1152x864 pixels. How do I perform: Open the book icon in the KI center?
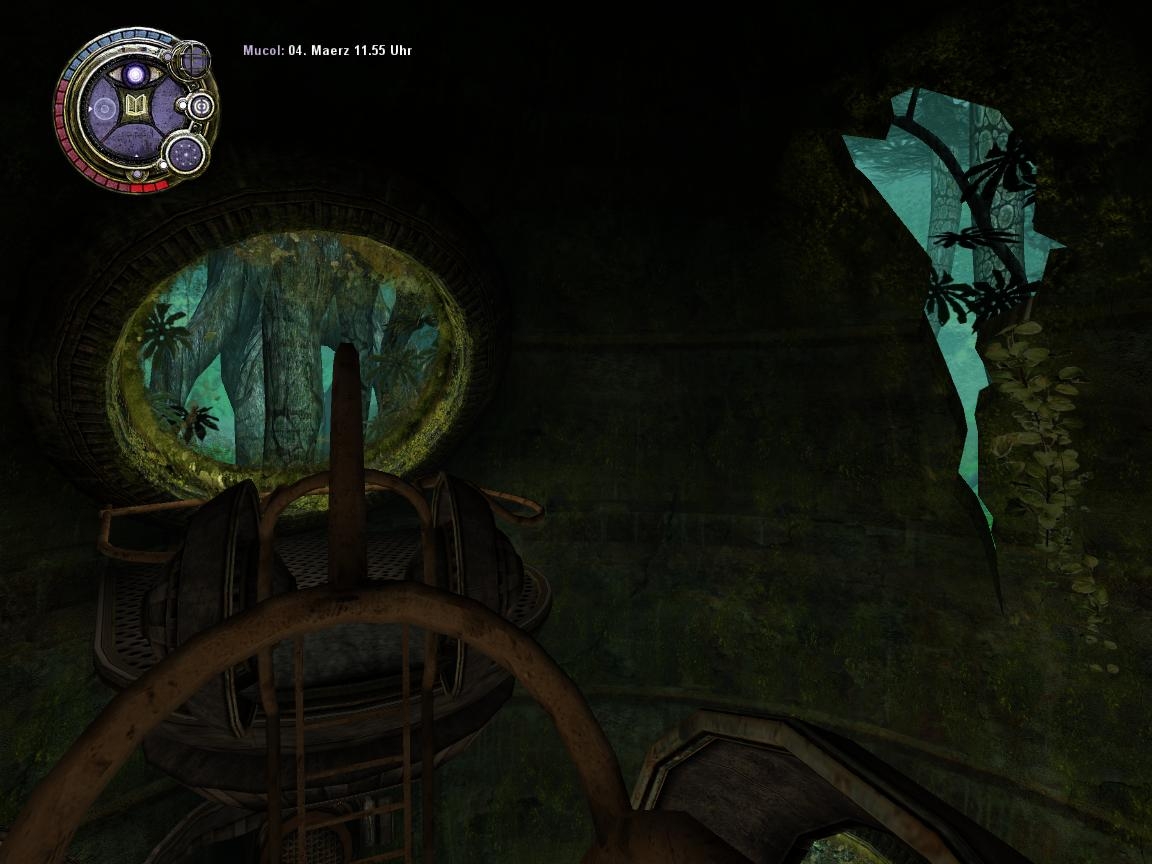pos(135,106)
